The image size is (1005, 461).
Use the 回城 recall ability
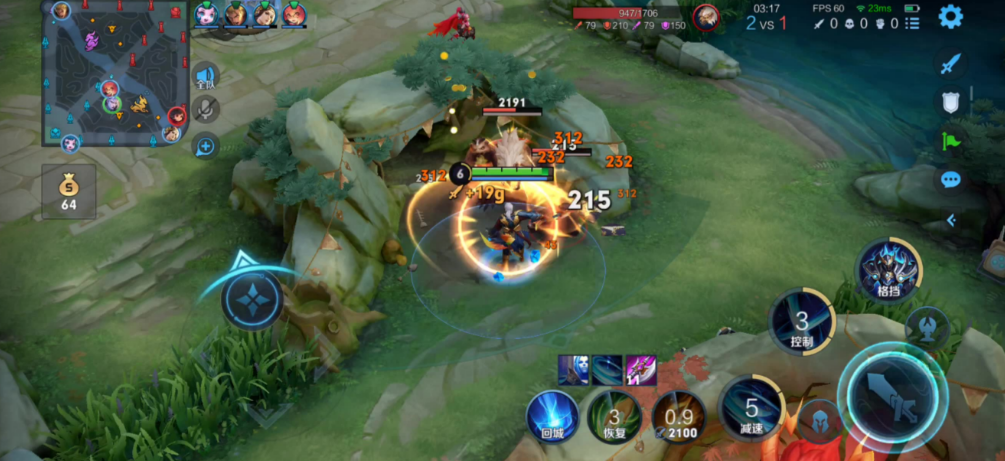[553, 415]
